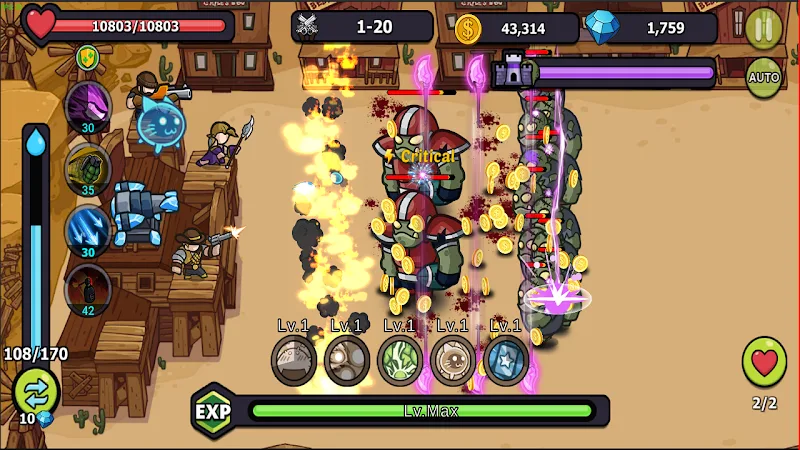Activate the purple slash skill
Screen dimensions: 800x450
click(87, 106)
